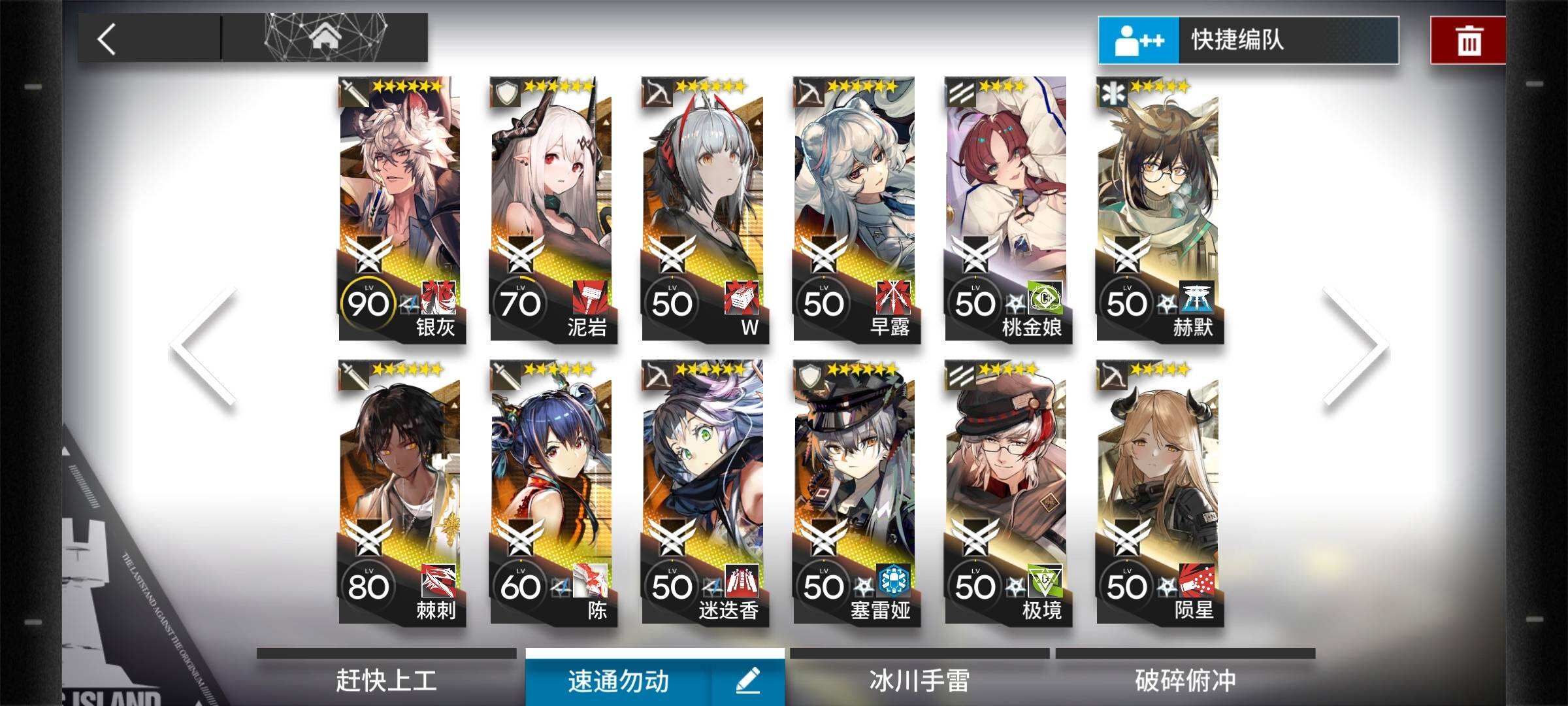Choose the 赫默 operator card
1568x706 pixels.
(1158, 209)
